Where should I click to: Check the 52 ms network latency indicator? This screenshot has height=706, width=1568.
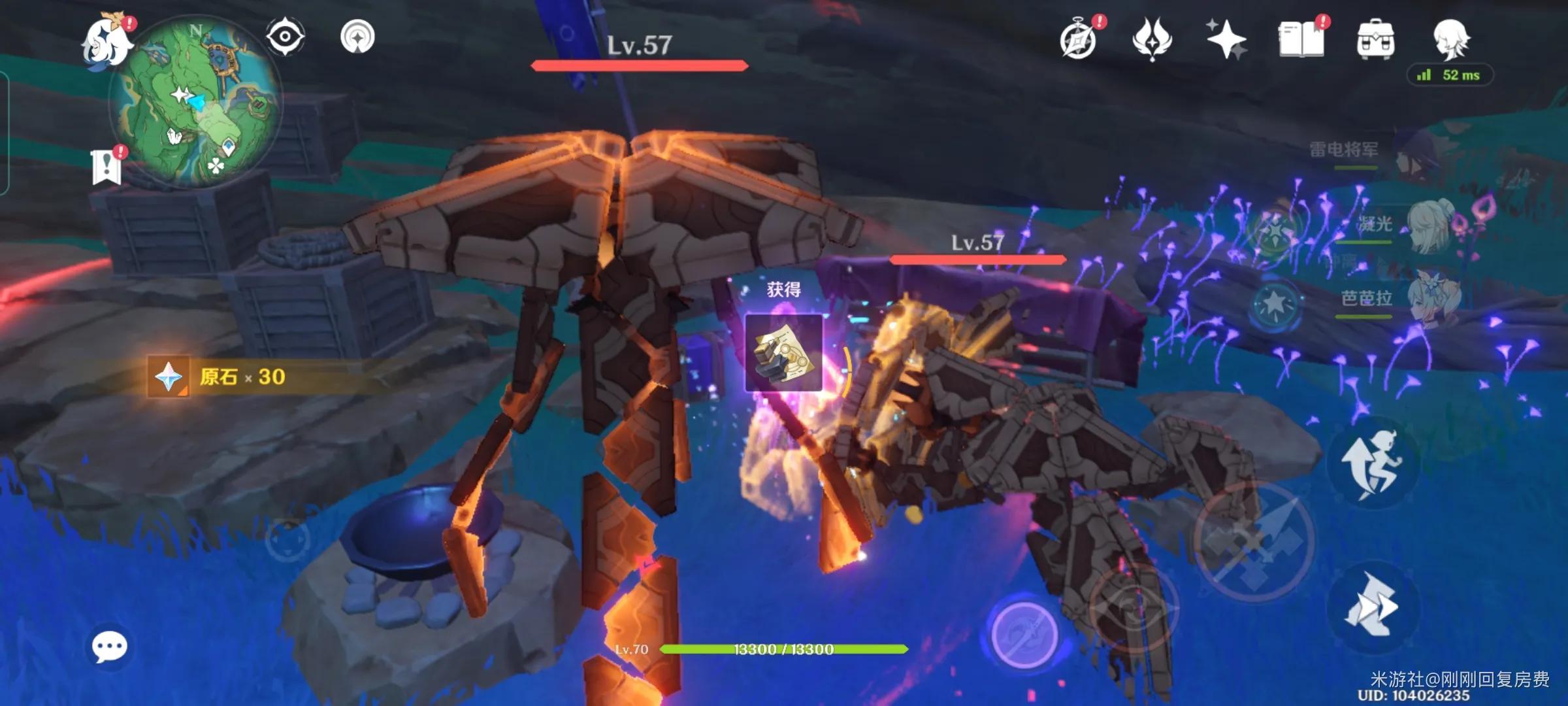pos(1452,75)
